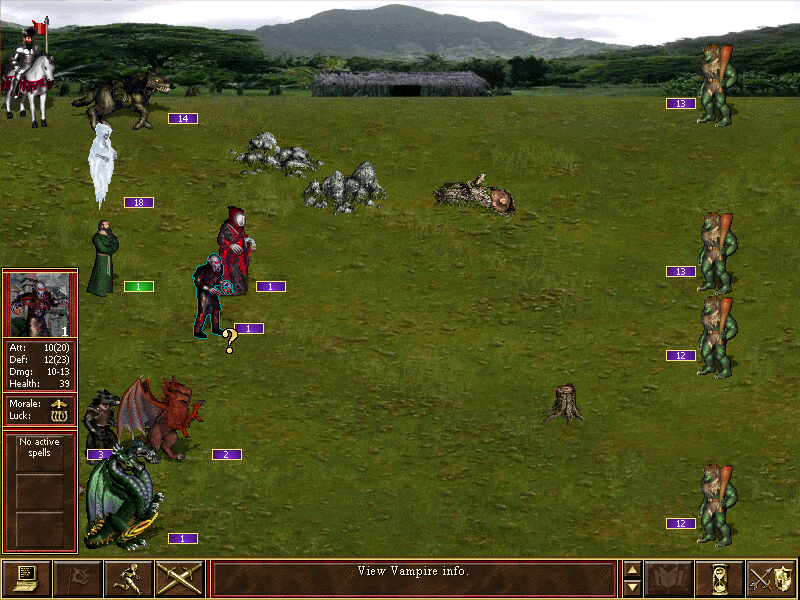This screenshot has height=600, width=800.
Task: Toggle auto-combat with the crossed swords button
Action: click(x=180, y=578)
